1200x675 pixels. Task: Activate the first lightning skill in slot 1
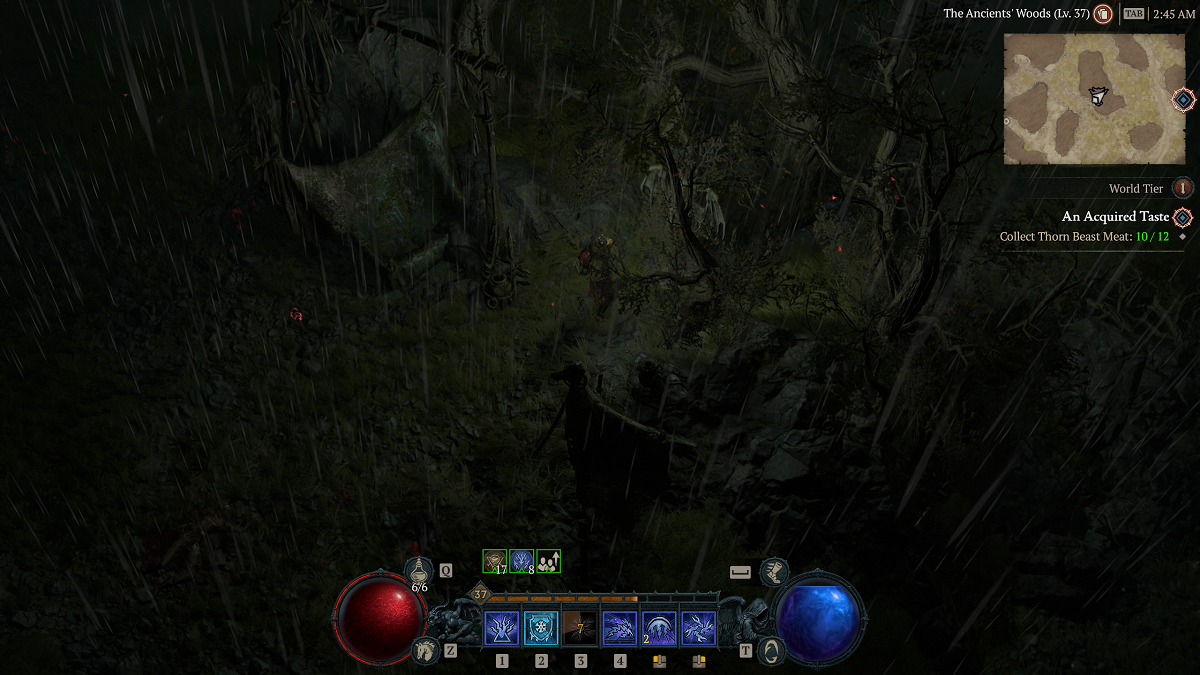501,628
